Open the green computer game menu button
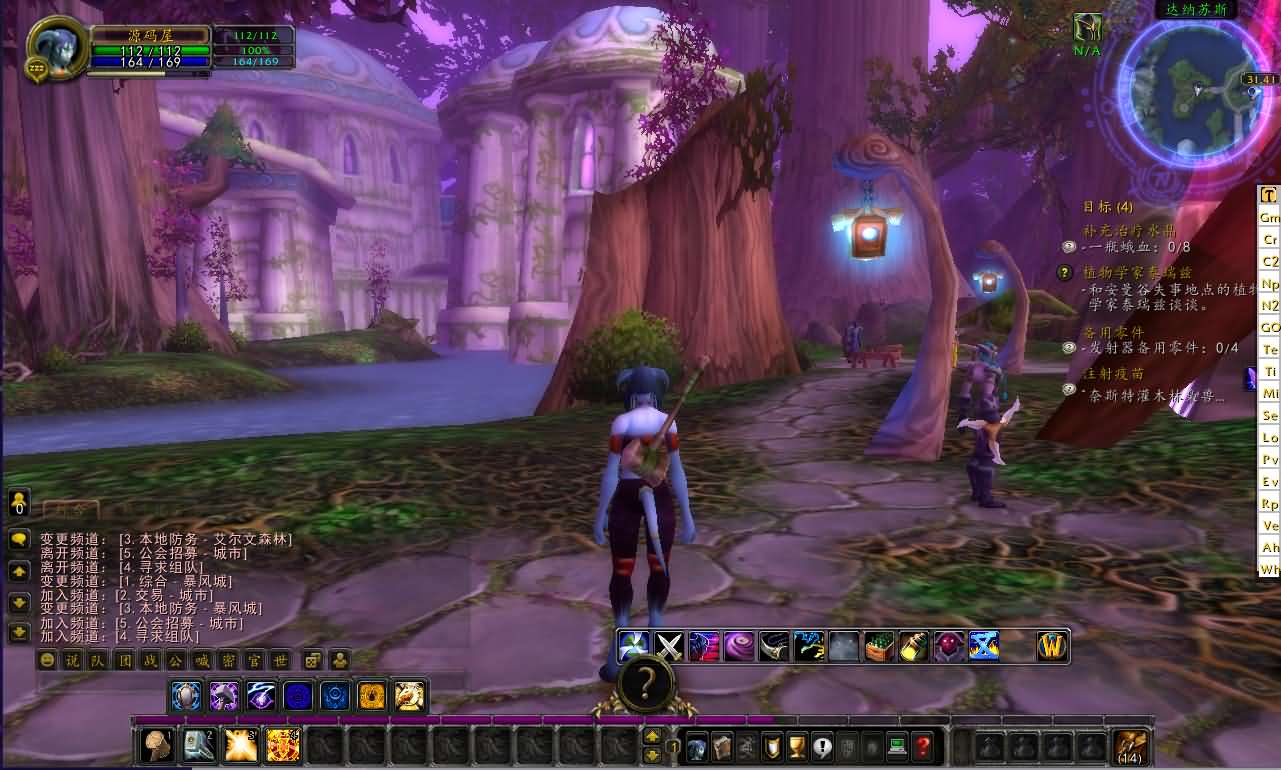1281x770 pixels. click(897, 746)
